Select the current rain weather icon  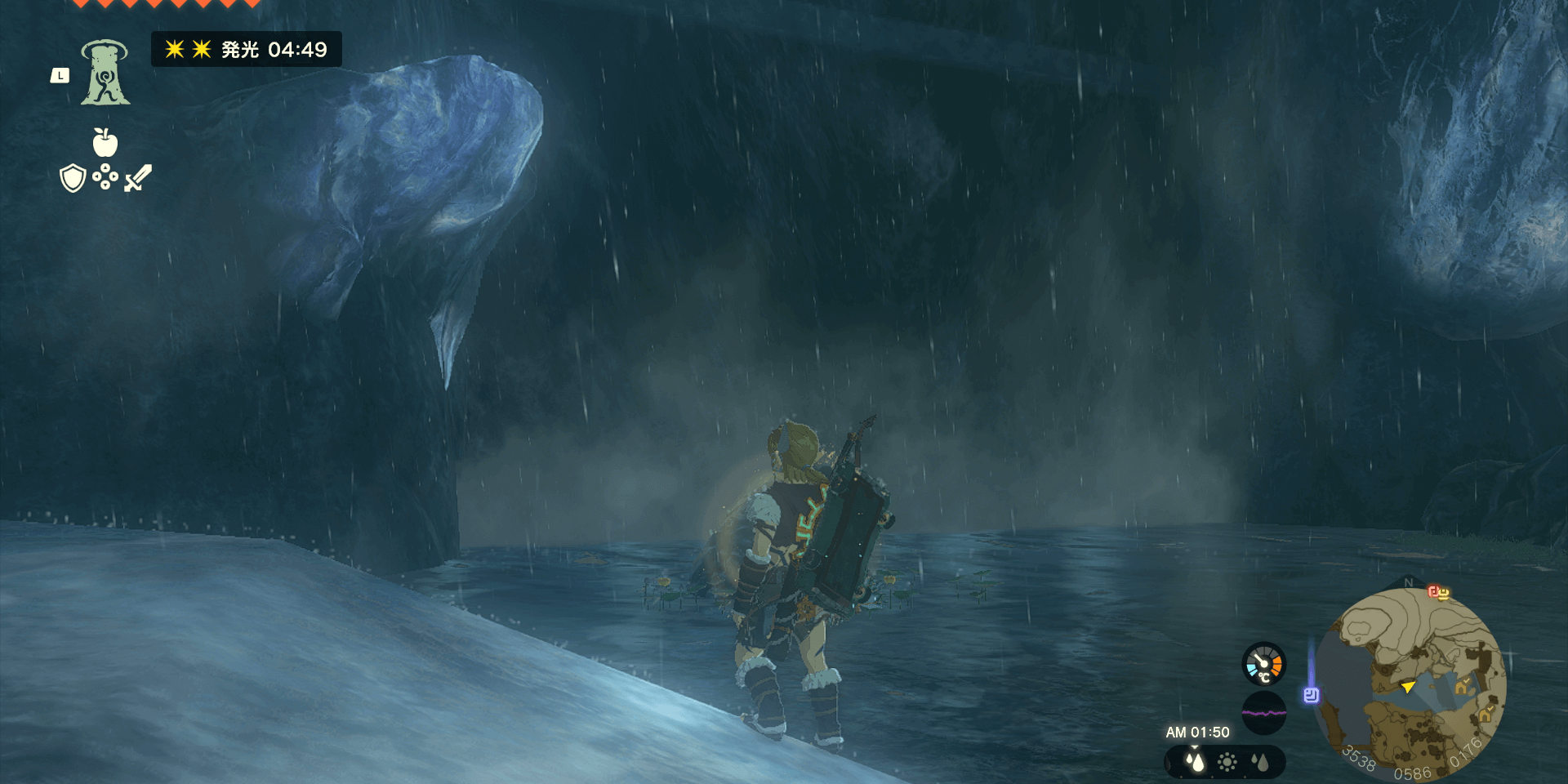(1195, 762)
